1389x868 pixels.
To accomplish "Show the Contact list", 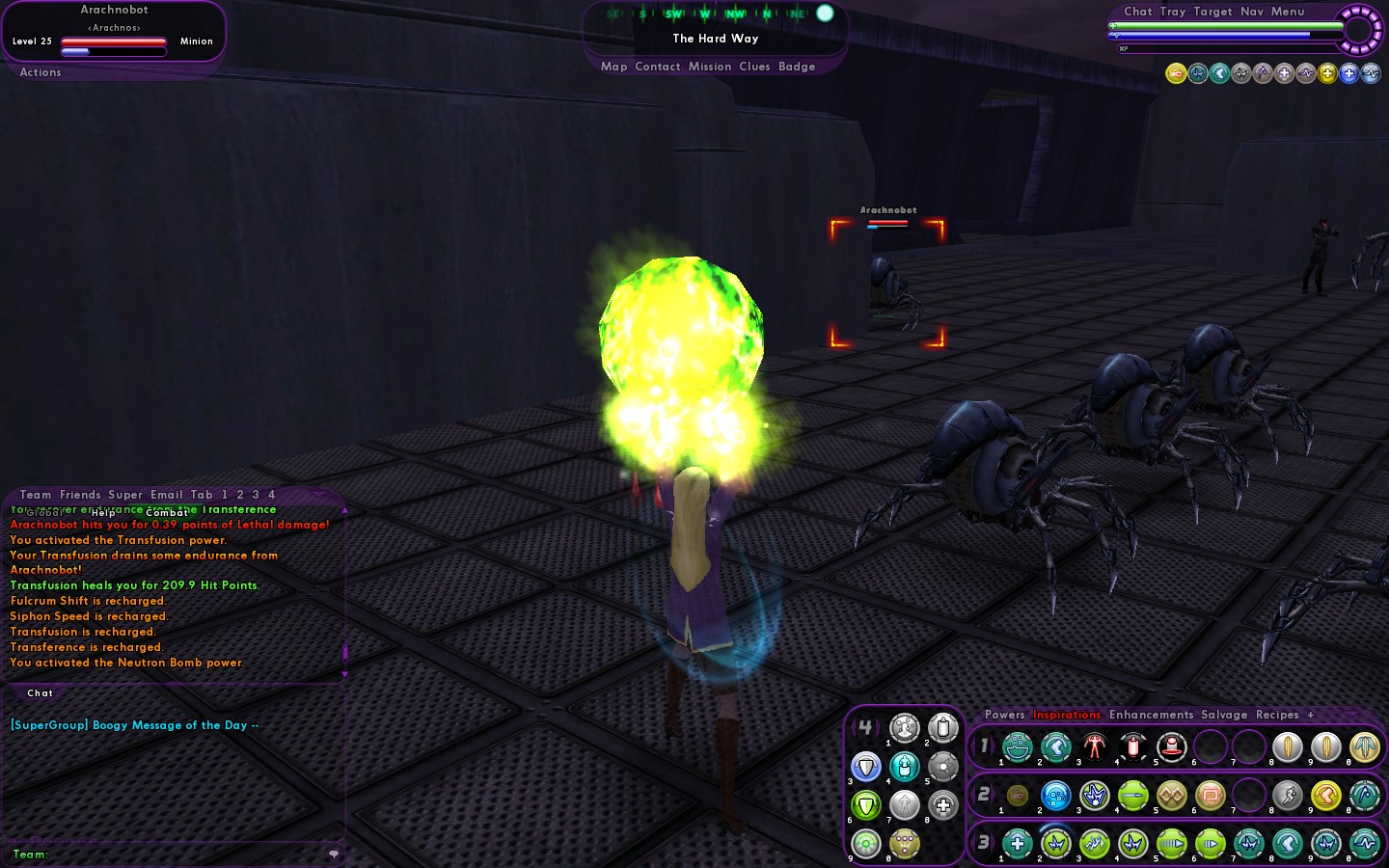I will pyautogui.click(x=658, y=67).
